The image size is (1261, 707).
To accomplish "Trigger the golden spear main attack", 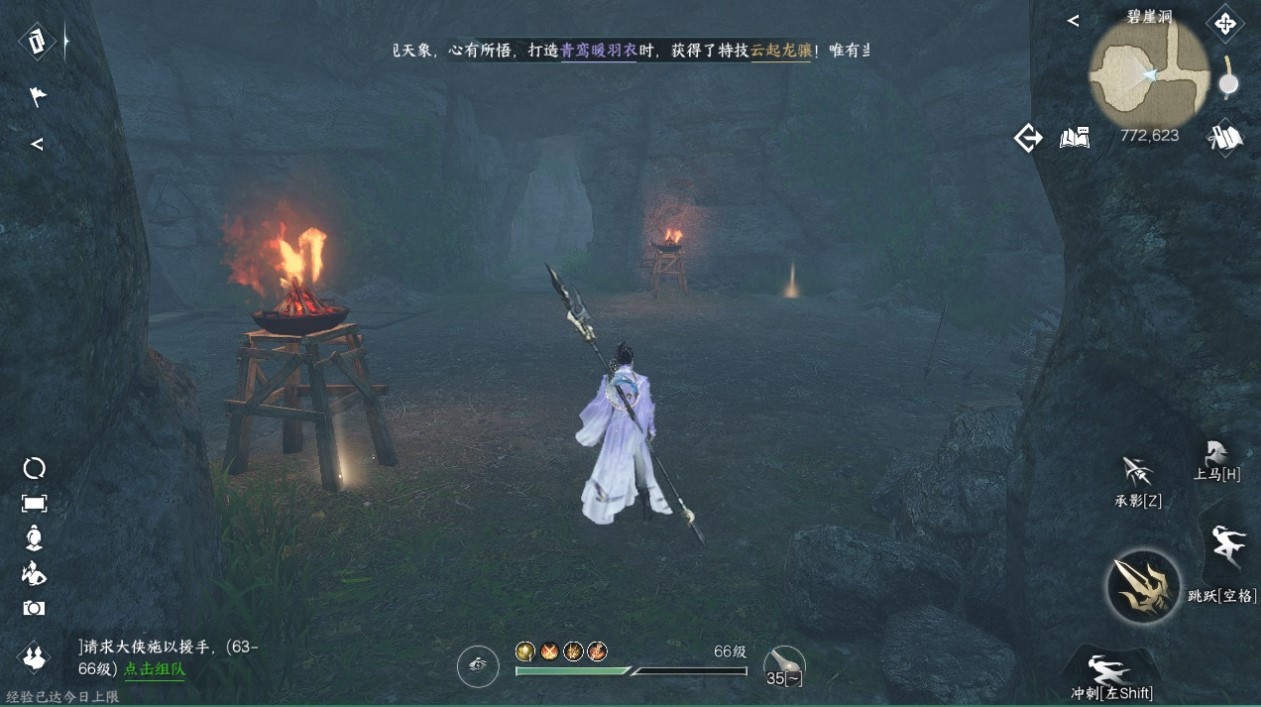I will 1144,587.
